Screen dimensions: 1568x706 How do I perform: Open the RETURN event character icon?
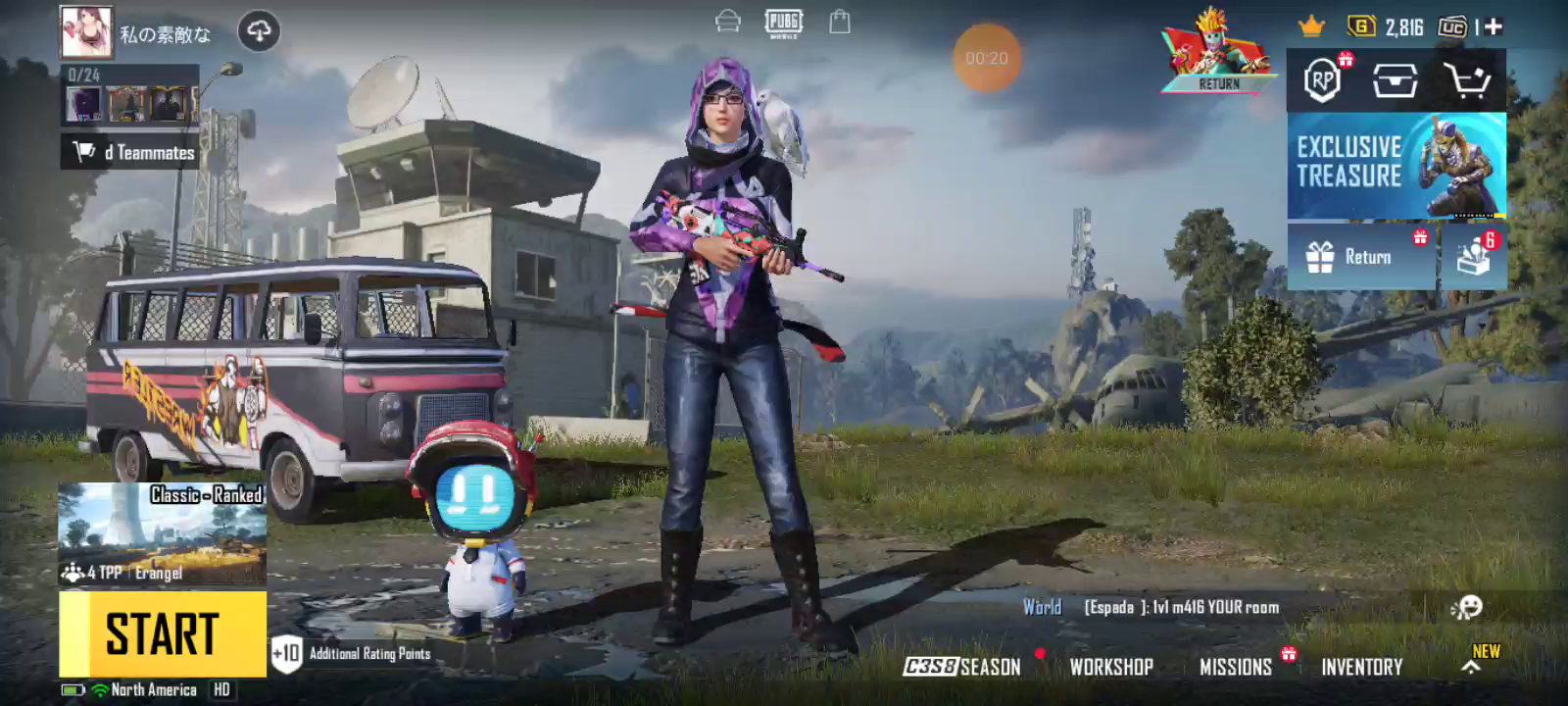[1218, 53]
